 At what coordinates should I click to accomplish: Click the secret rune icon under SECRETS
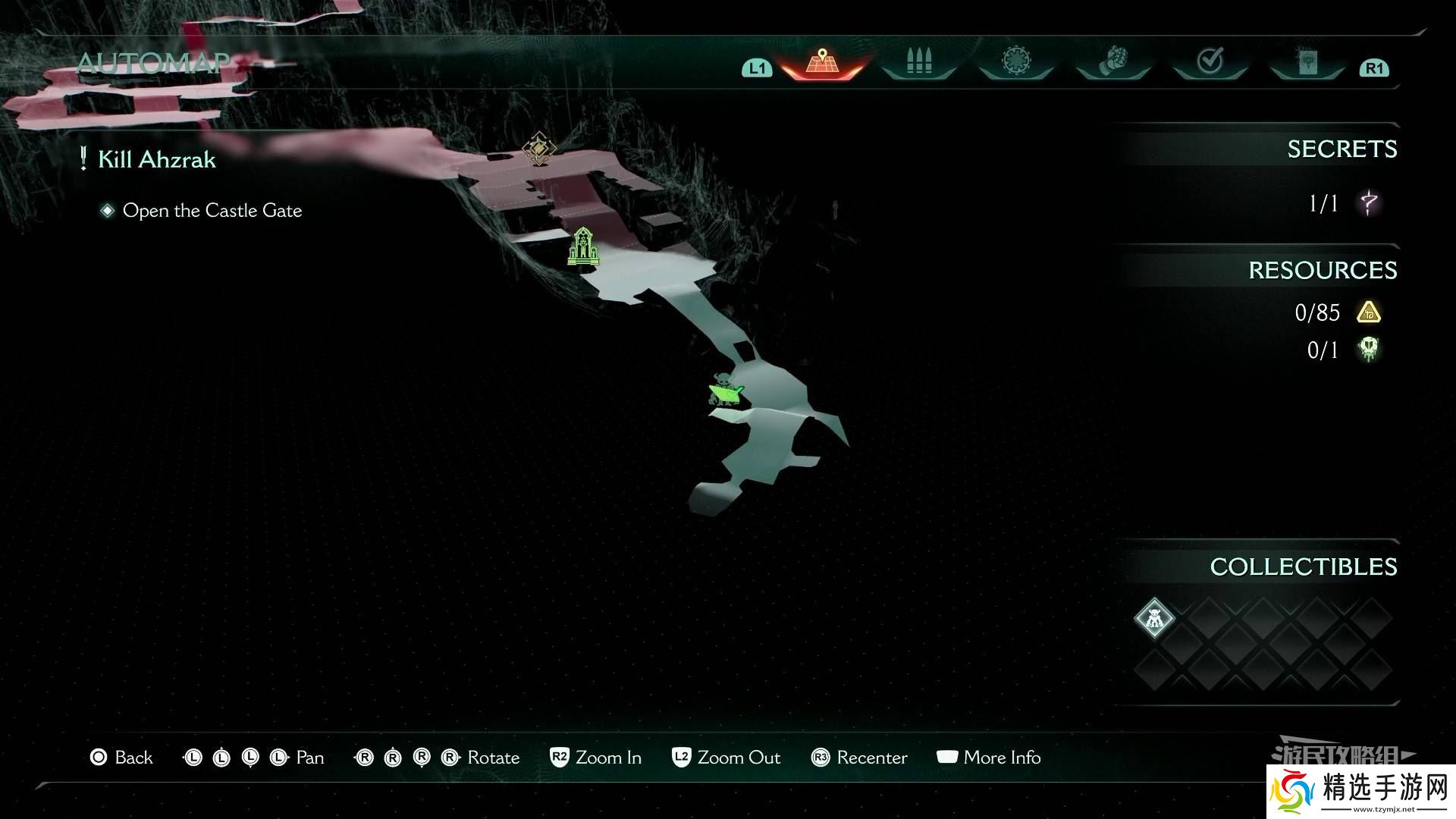pos(1367,202)
